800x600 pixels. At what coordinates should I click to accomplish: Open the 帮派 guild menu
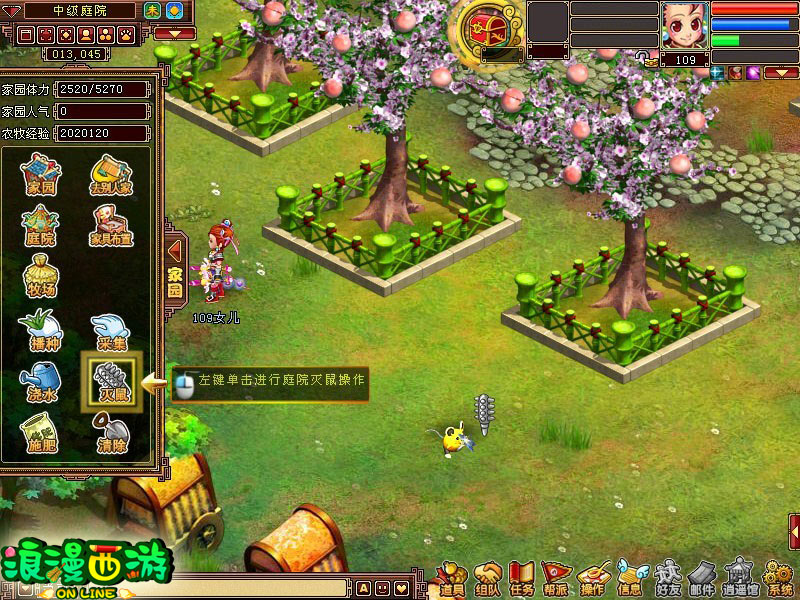tap(556, 577)
